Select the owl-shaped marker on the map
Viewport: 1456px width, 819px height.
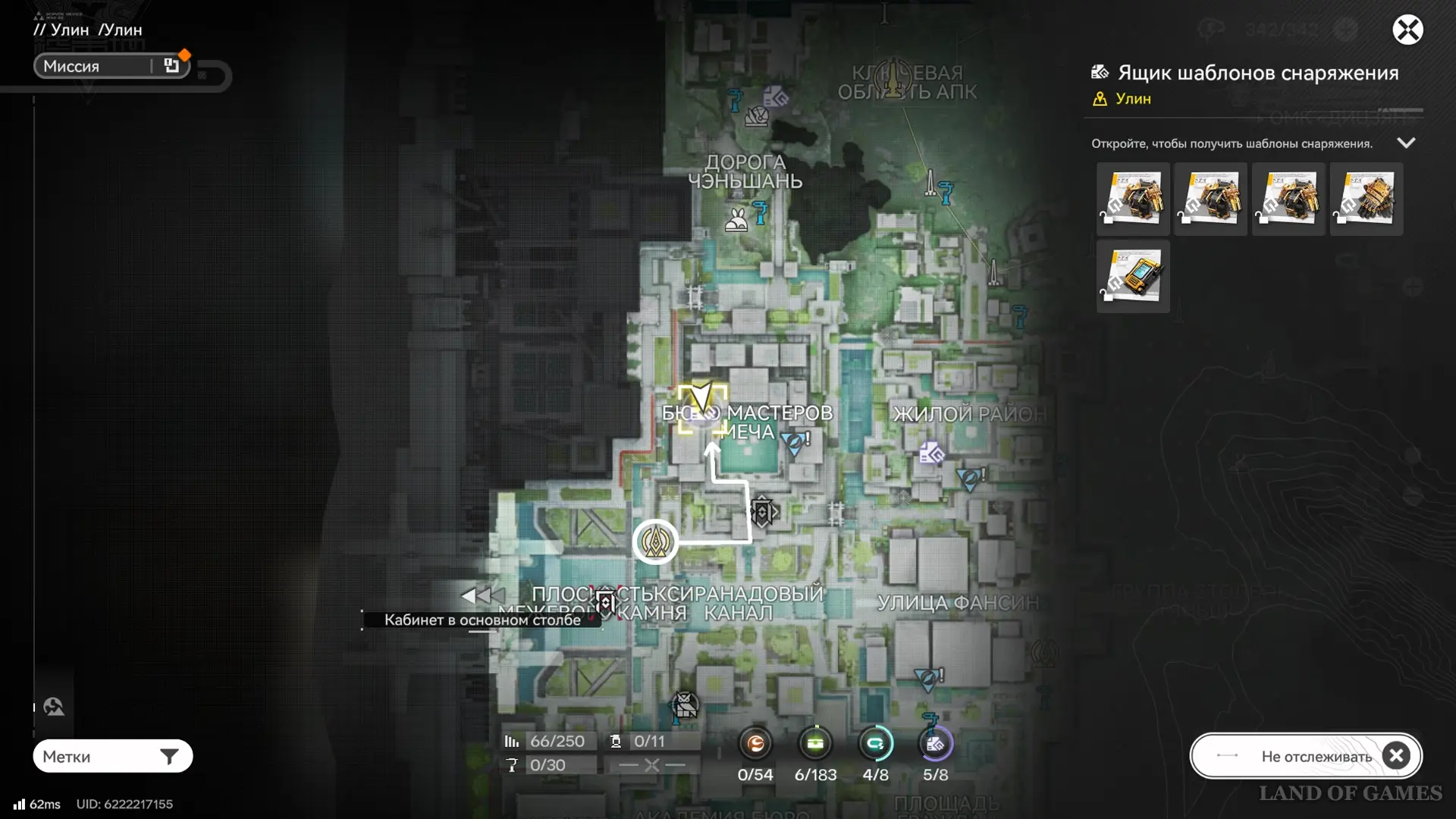tap(685, 705)
